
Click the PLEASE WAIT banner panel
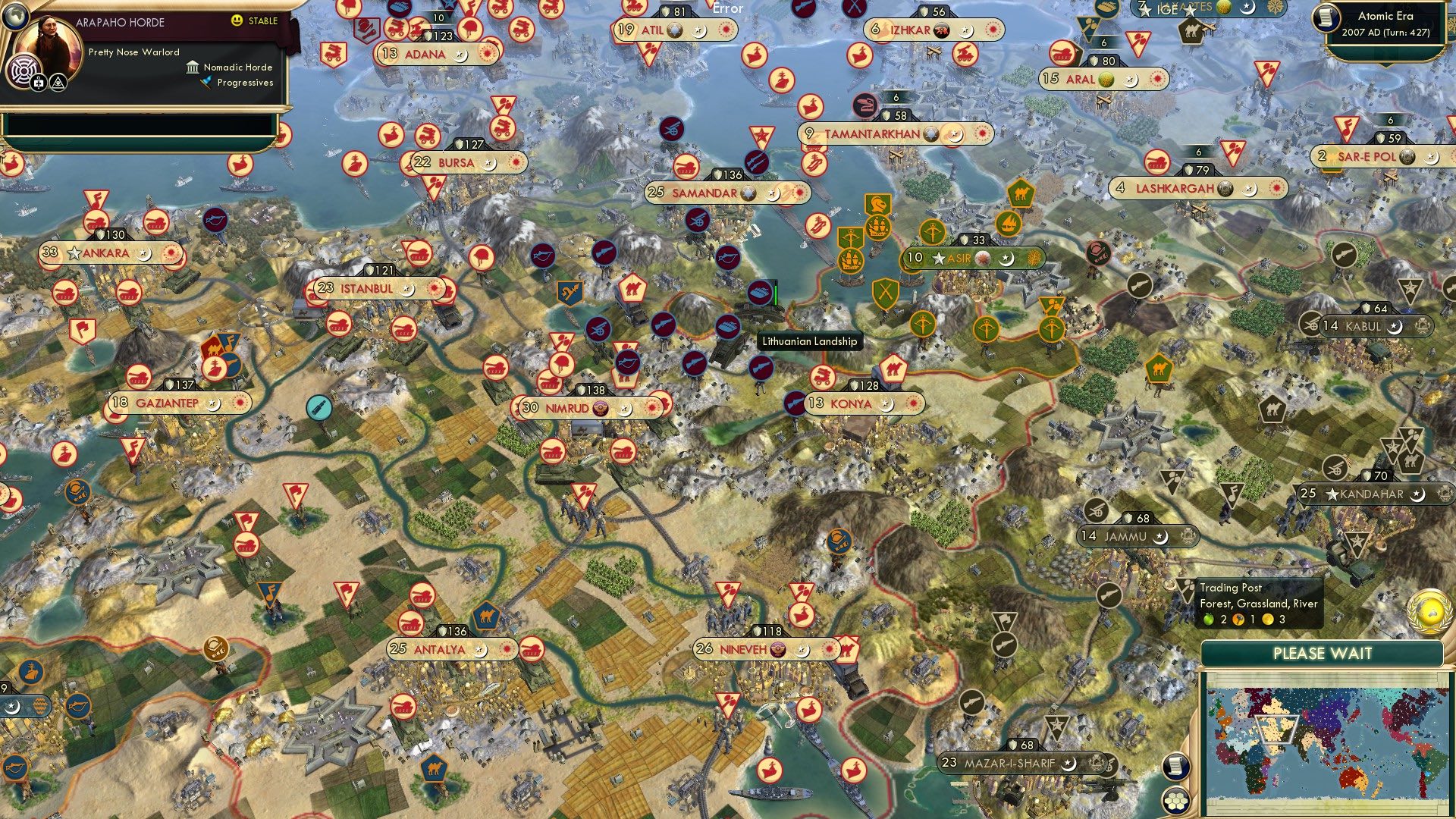[x=1323, y=653]
